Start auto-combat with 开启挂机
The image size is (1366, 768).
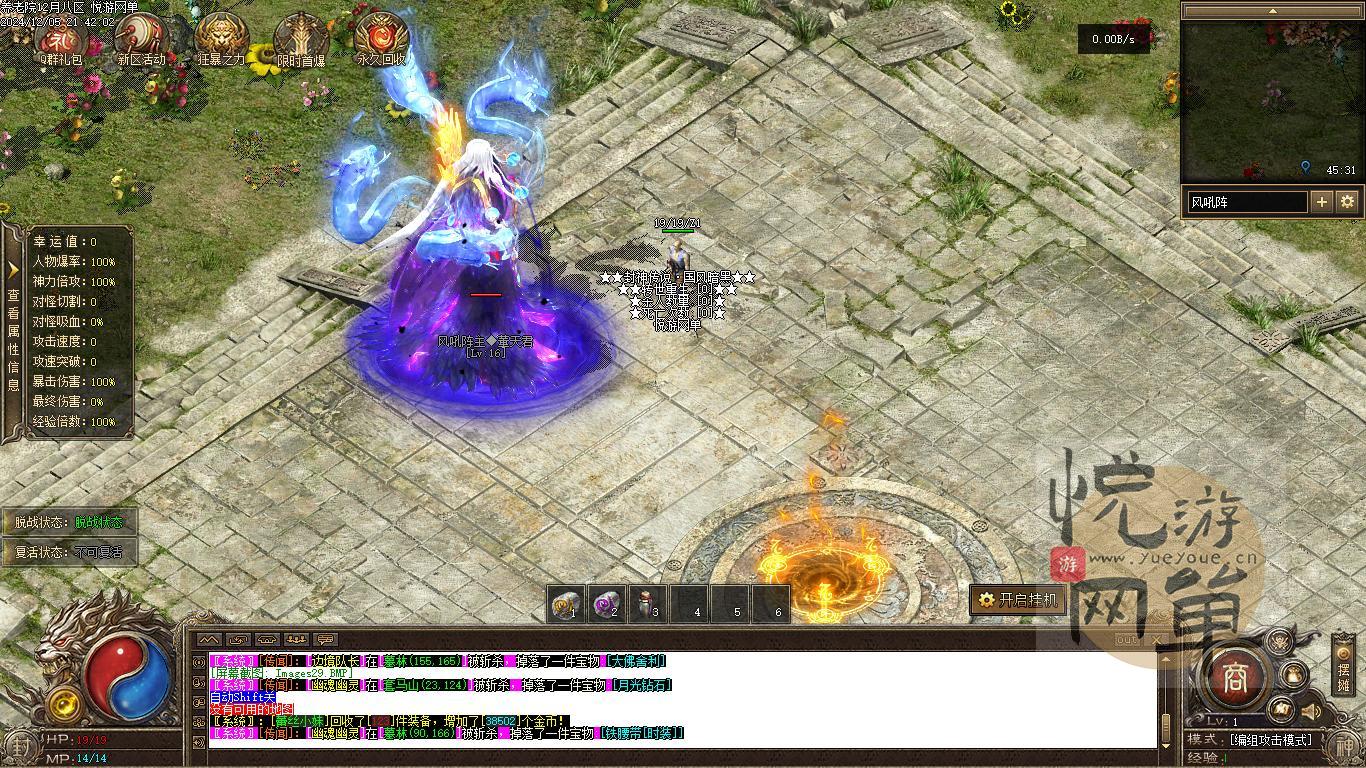click(x=1017, y=600)
